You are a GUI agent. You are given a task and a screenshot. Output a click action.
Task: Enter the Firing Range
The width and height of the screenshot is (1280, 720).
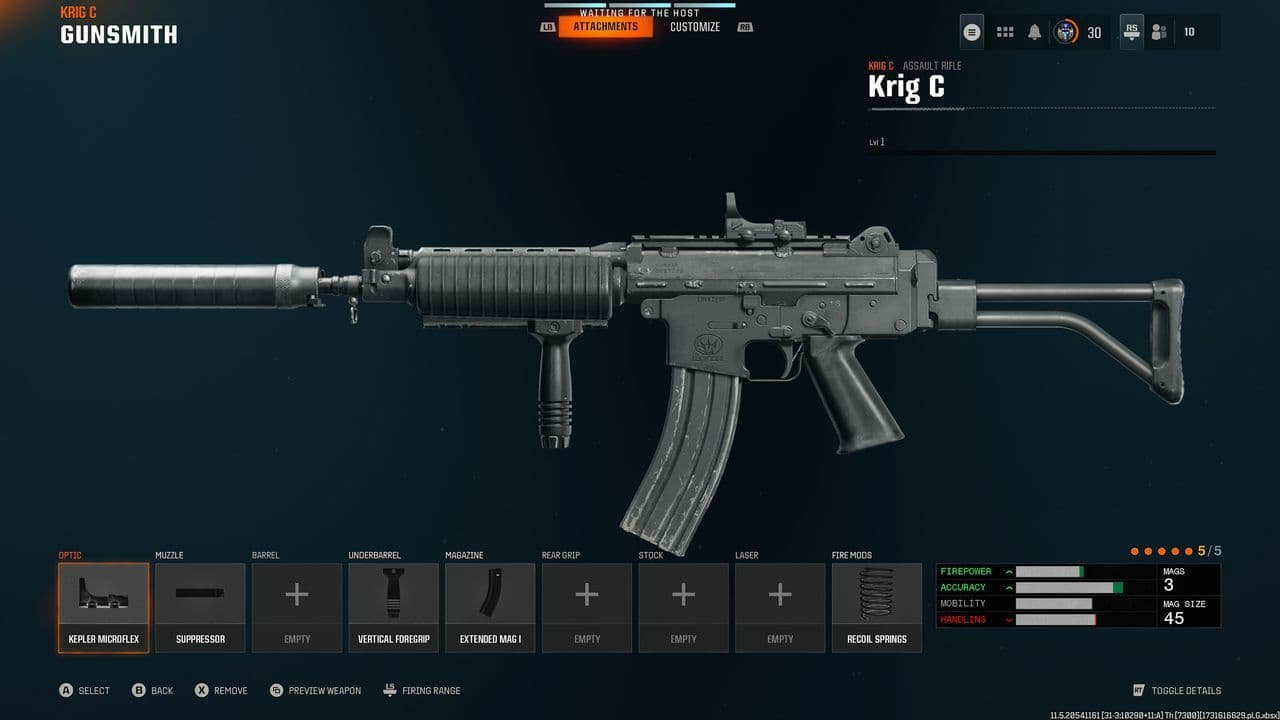[x=430, y=690]
